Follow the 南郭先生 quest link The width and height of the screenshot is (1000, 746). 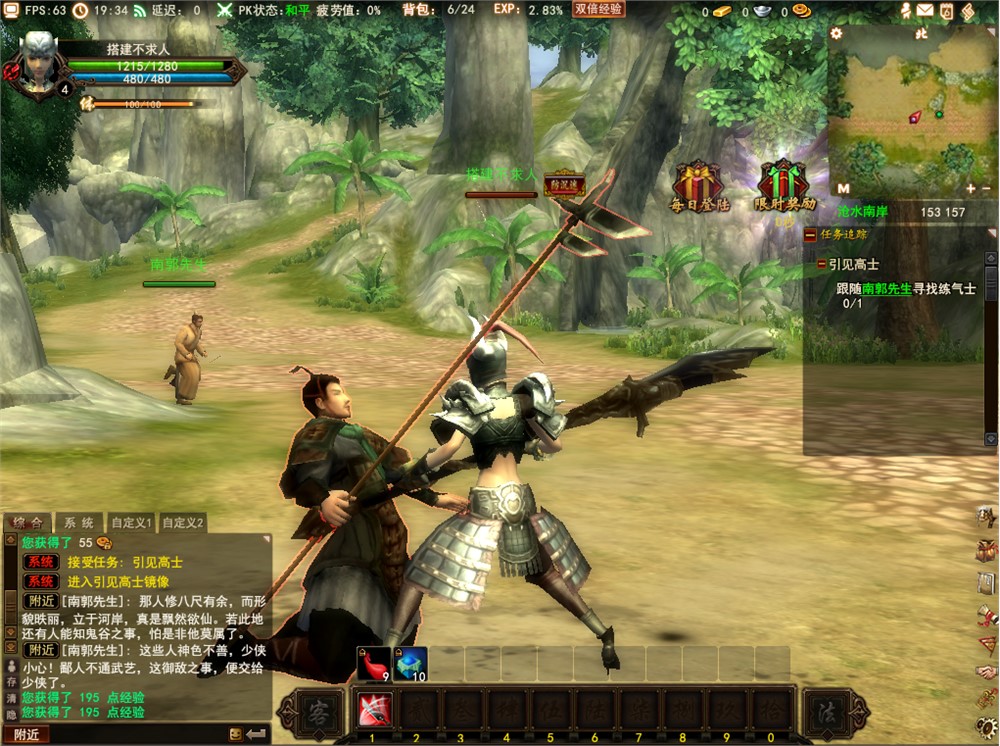point(887,288)
